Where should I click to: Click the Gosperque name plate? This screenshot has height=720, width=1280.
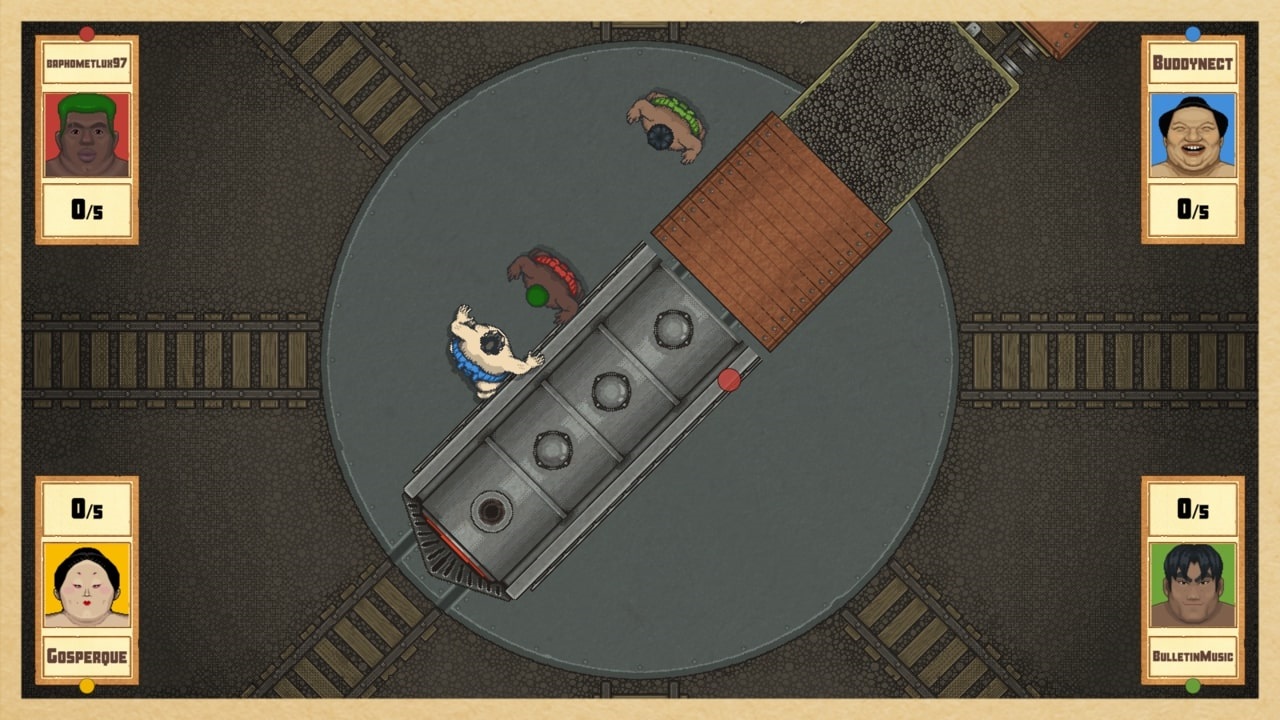pos(86,657)
